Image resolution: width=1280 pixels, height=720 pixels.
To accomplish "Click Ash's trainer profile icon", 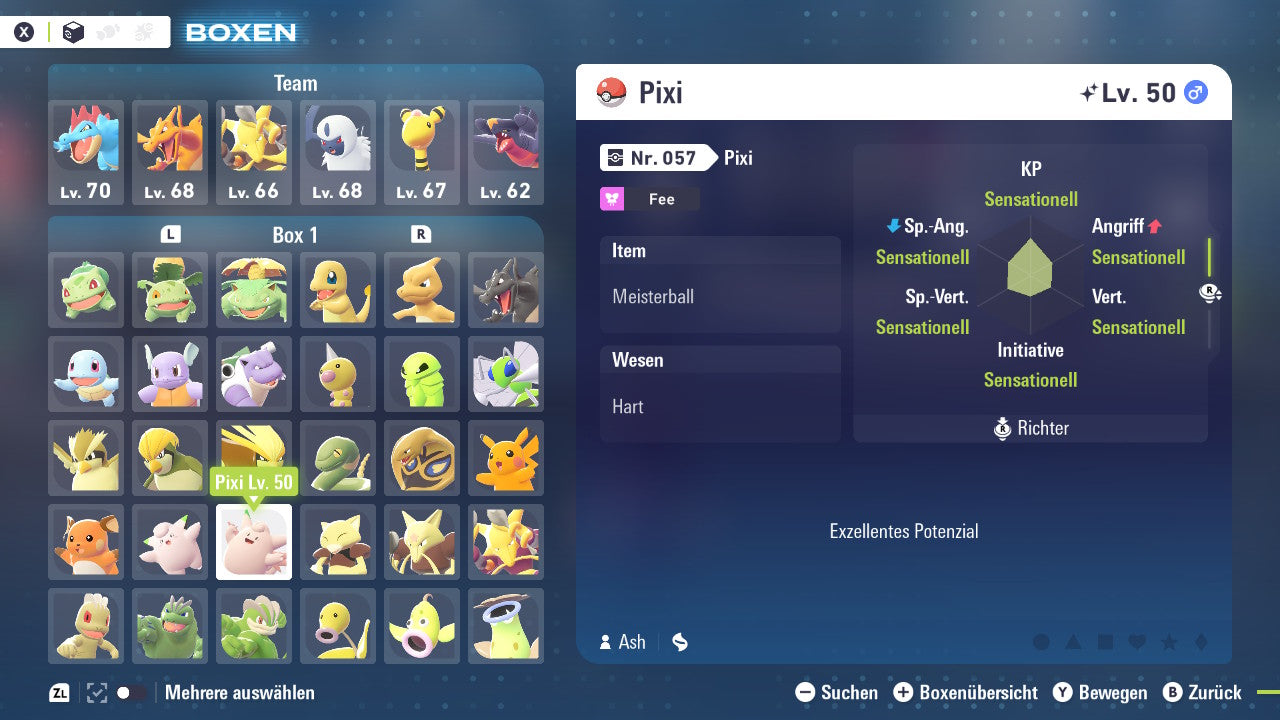I will pyautogui.click(x=605, y=642).
